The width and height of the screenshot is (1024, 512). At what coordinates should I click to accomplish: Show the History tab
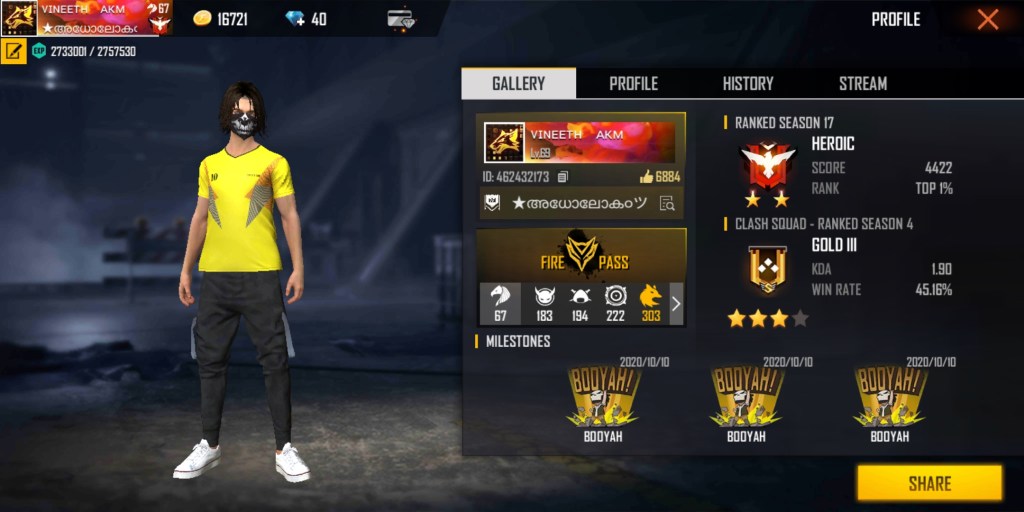748,84
